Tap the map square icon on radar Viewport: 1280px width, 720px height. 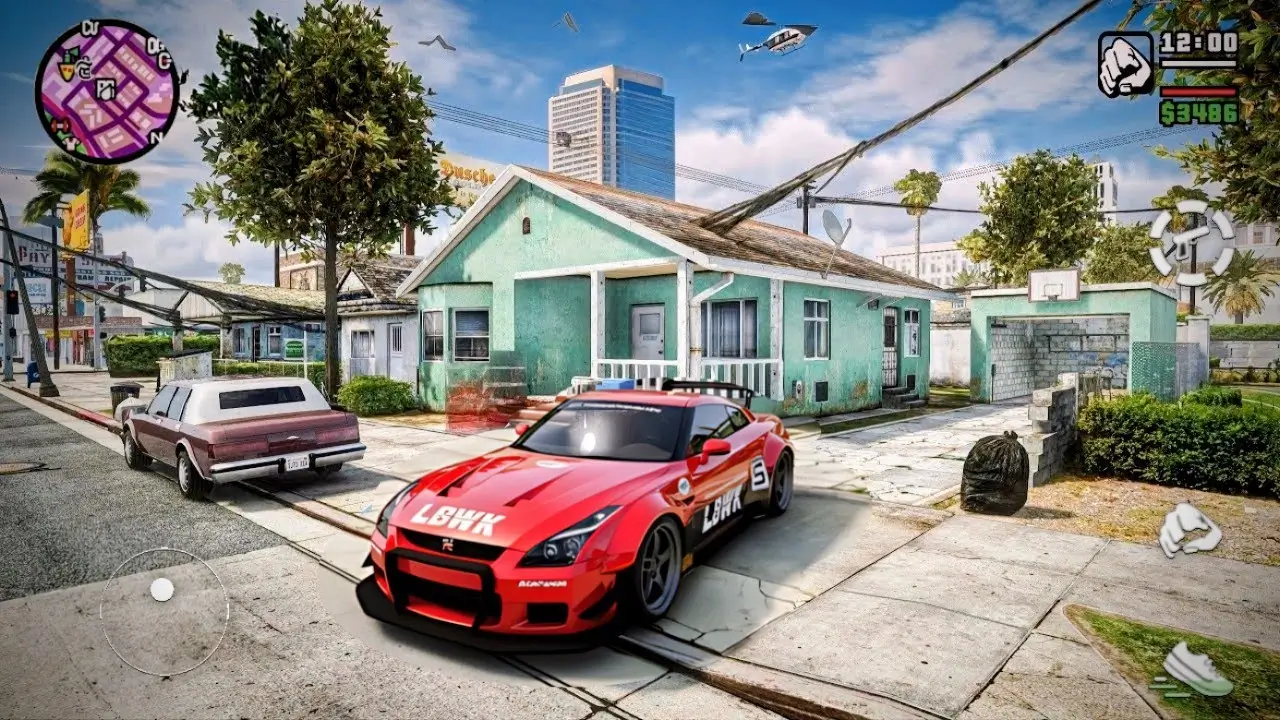click(x=104, y=89)
